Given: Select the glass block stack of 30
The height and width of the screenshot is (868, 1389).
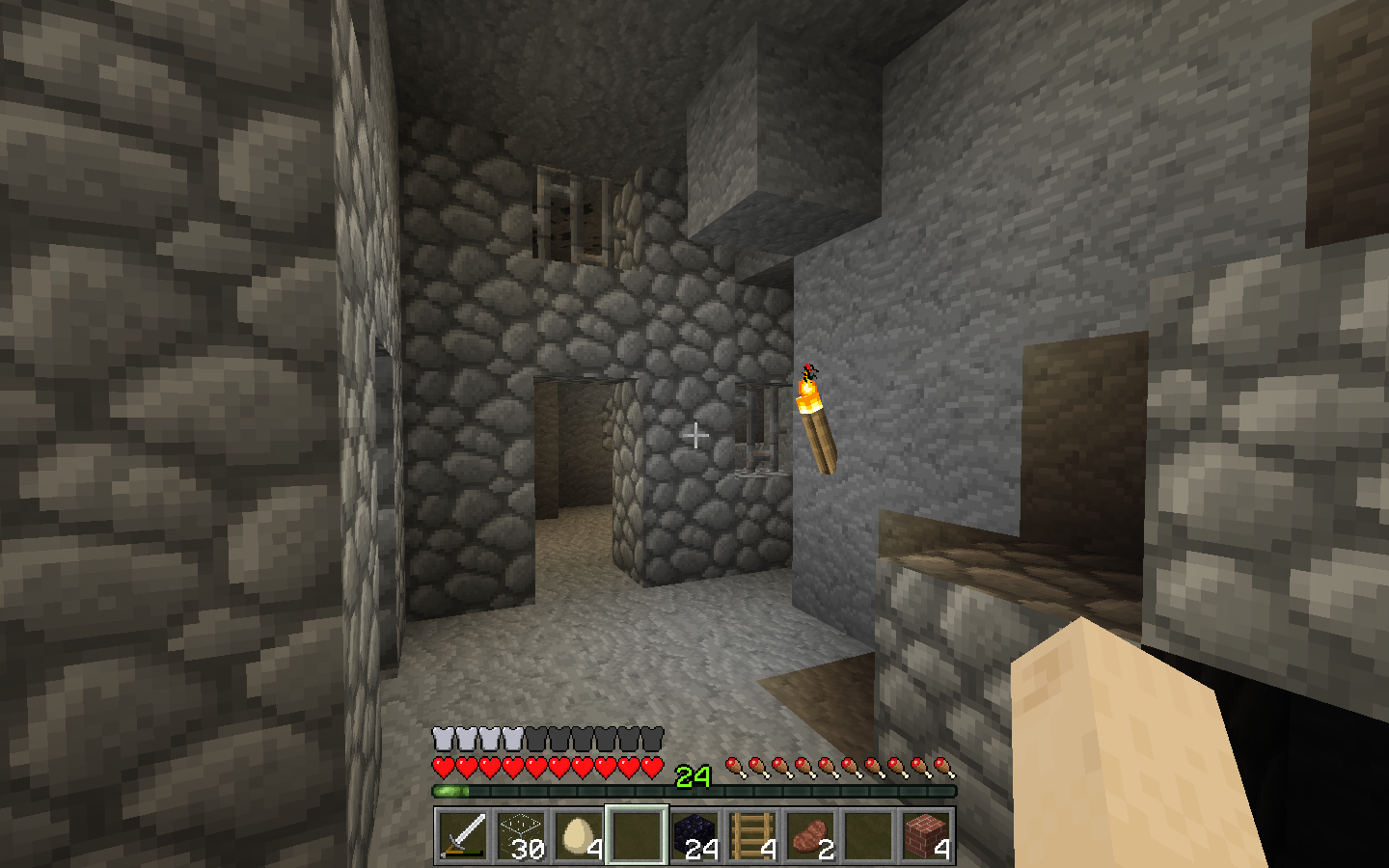Looking at the screenshot, I should (x=521, y=834).
